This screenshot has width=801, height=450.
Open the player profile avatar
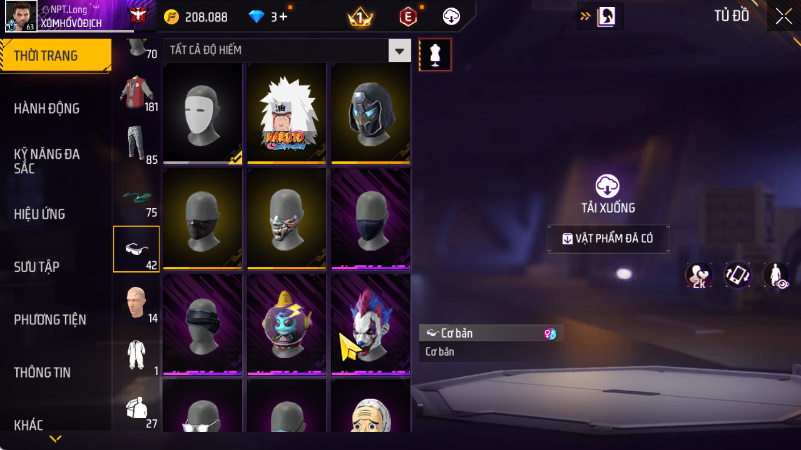(x=19, y=17)
